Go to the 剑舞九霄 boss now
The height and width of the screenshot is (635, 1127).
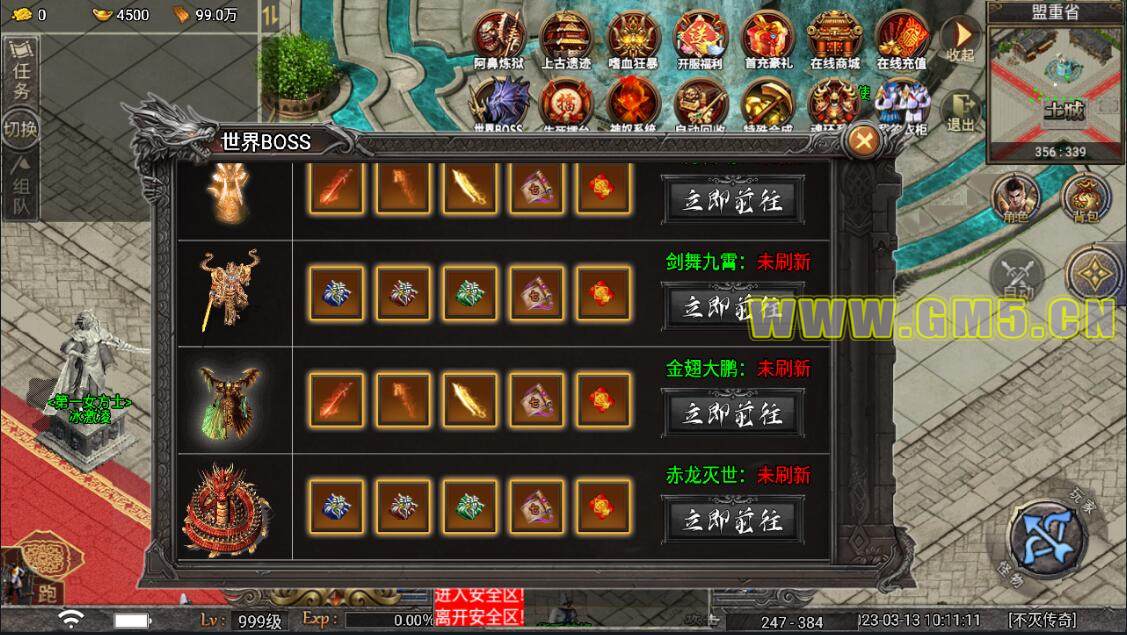click(x=732, y=306)
